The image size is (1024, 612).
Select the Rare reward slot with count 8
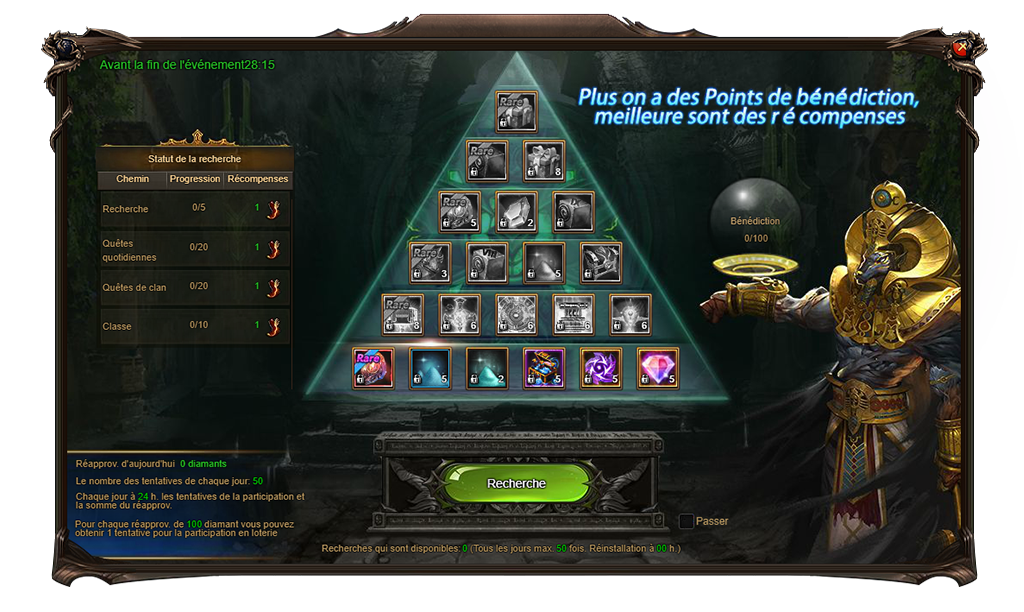402,314
